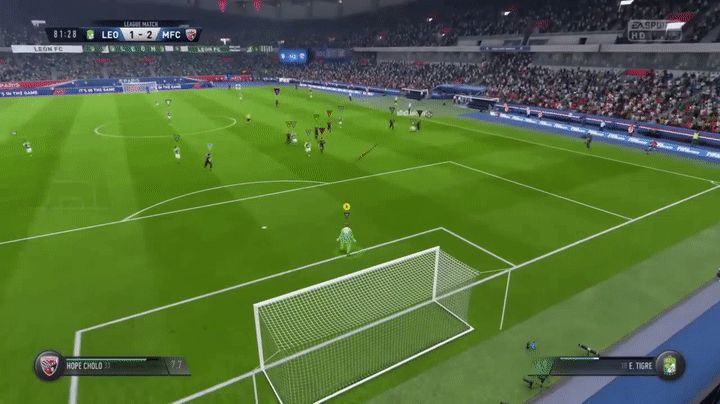Click the León crest beside E. Tigre
This screenshot has width=720, height=404.
pos(669,365)
